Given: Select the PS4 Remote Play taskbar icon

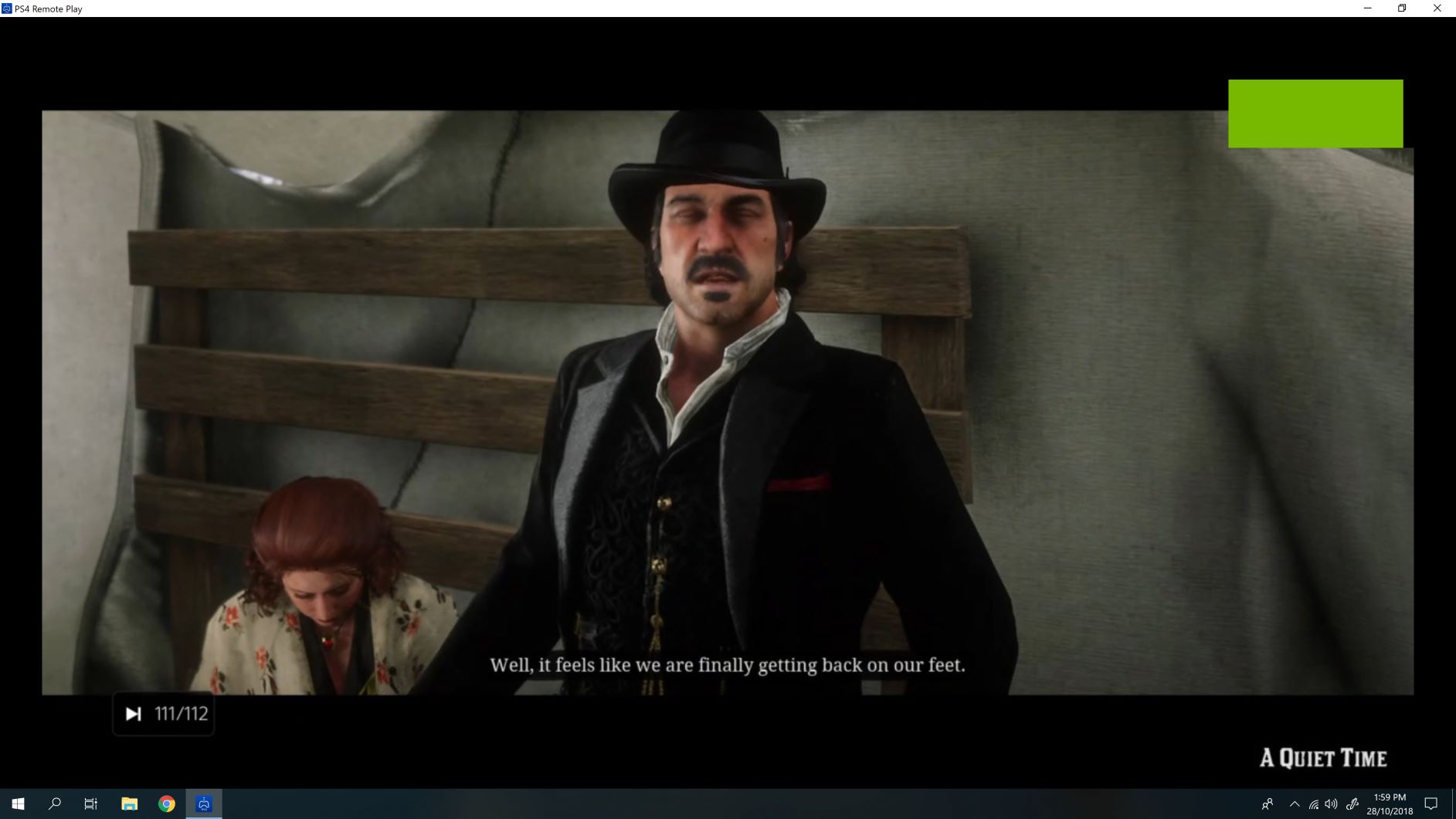Looking at the screenshot, I should coord(202,804).
